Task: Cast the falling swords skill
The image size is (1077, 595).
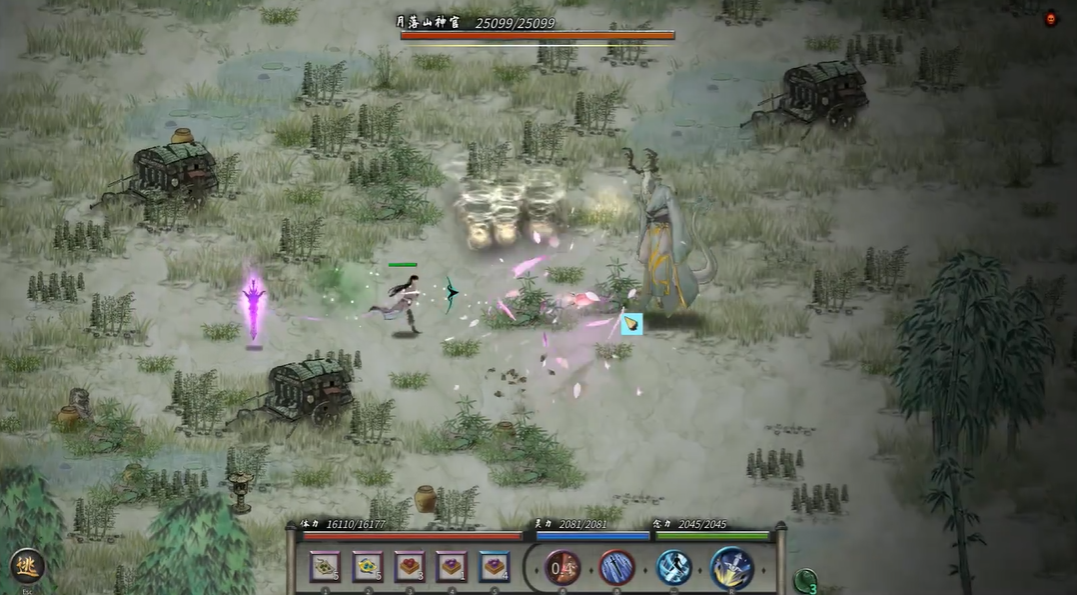Action: [x=616, y=568]
